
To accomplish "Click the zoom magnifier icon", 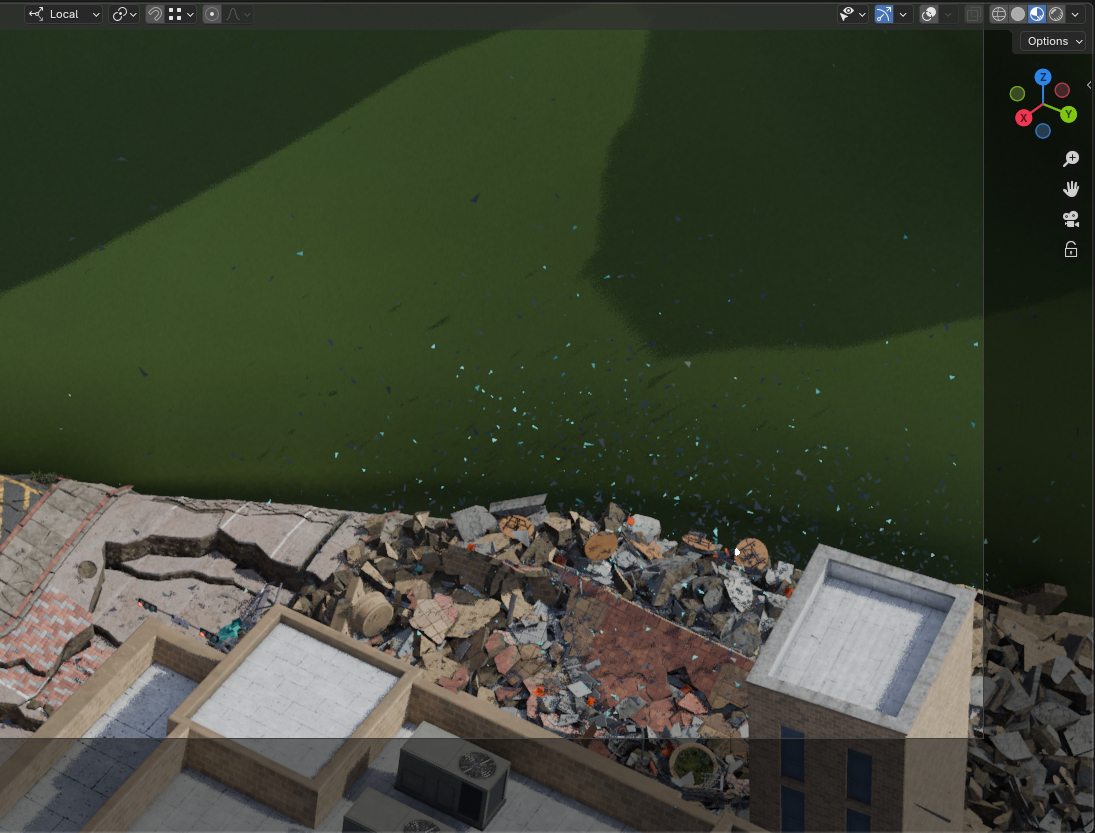I will pyautogui.click(x=1071, y=159).
